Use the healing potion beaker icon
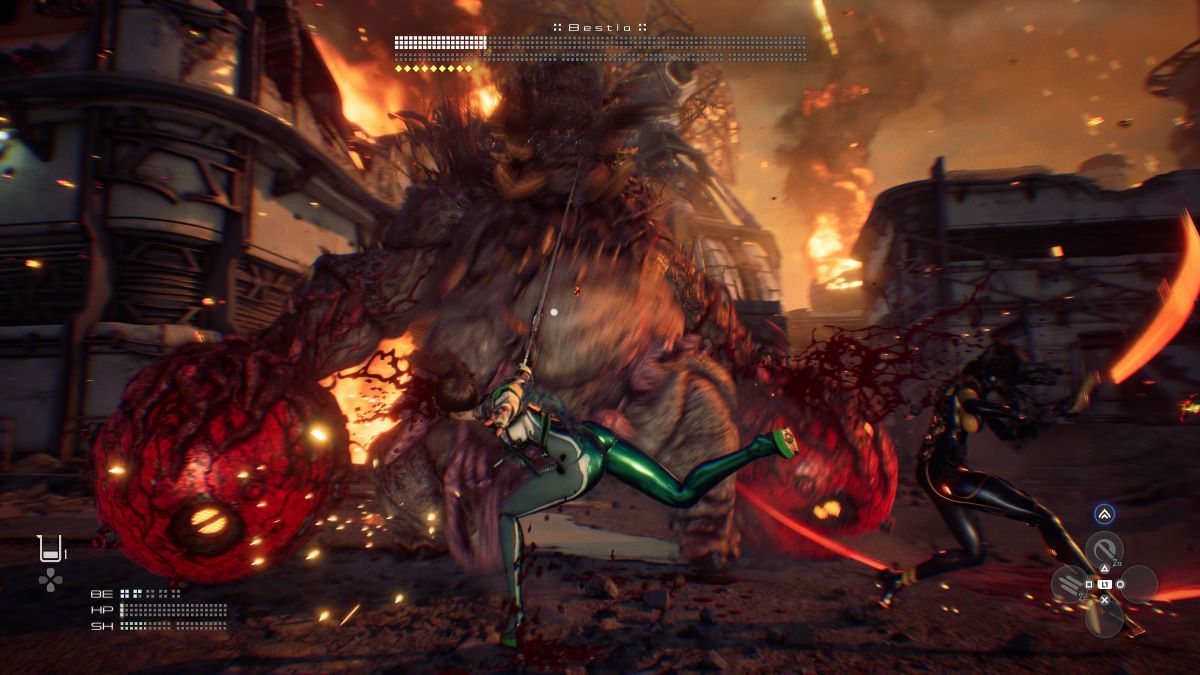The width and height of the screenshot is (1200, 675). (x=49, y=548)
